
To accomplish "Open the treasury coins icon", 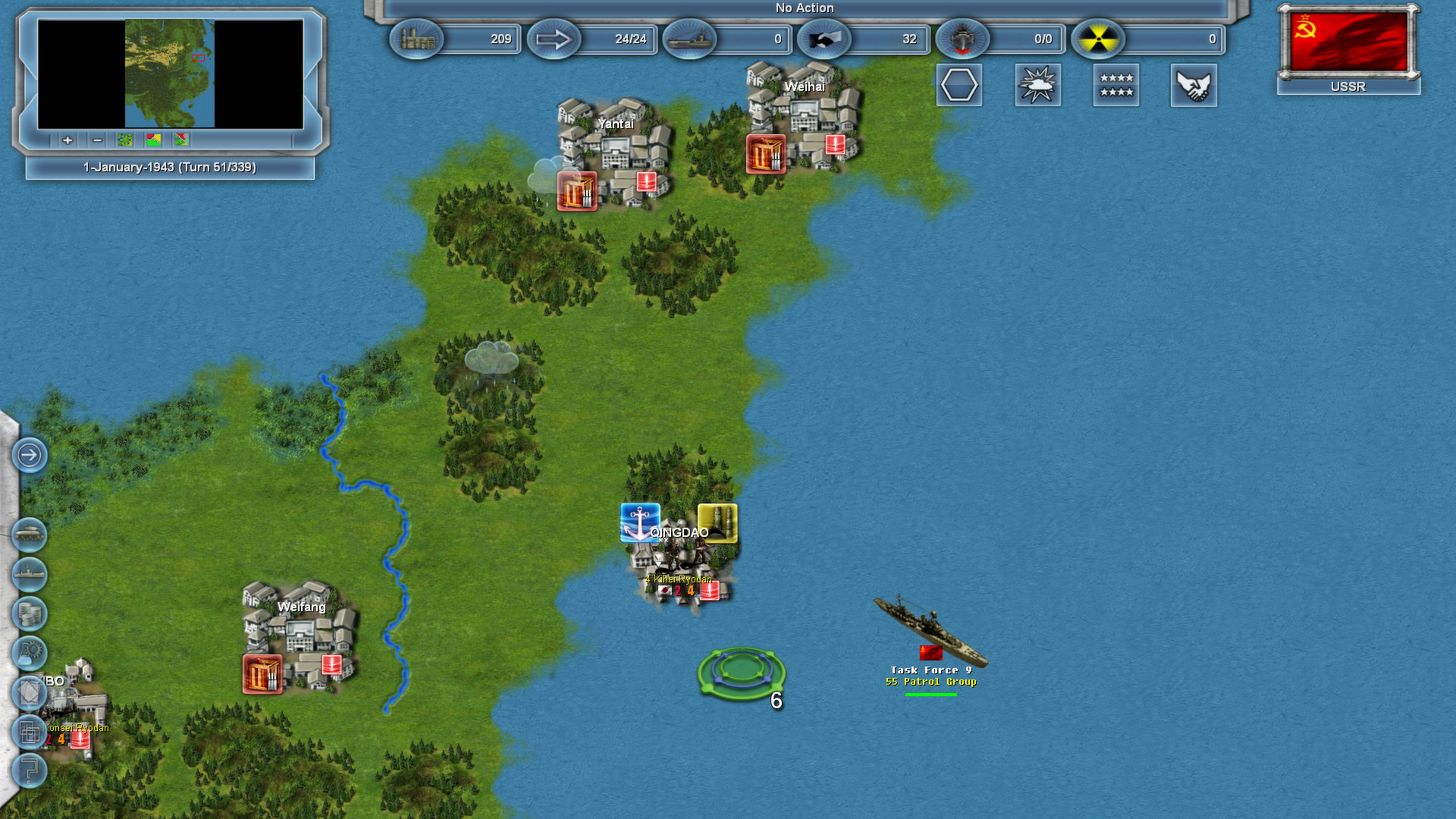I will coord(30,613).
